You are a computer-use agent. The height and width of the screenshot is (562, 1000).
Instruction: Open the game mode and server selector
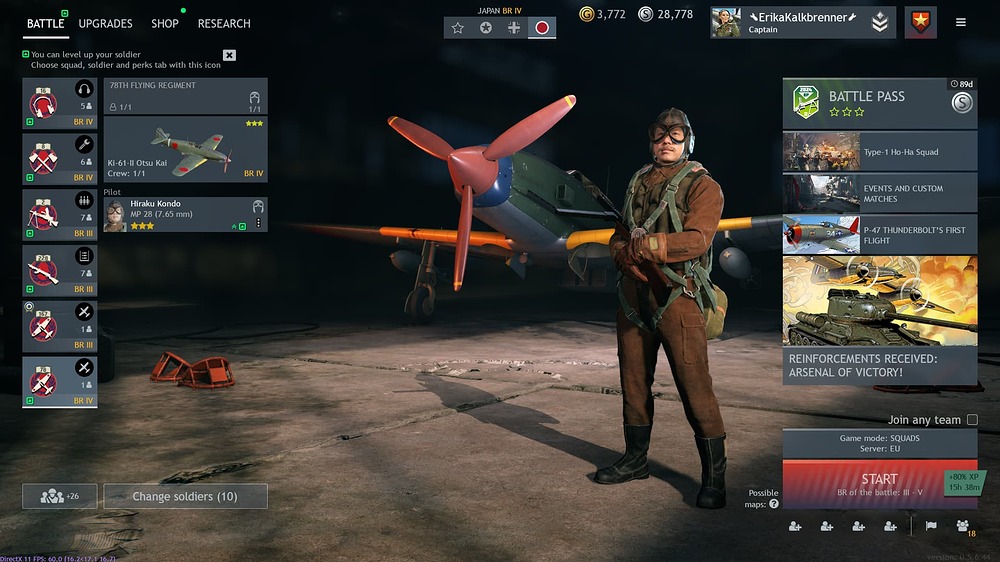click(879, 443)
